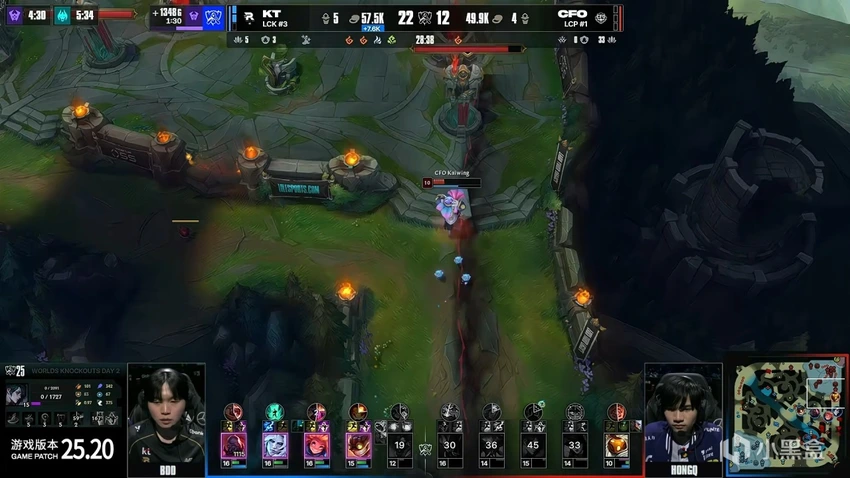Select the dead champion portrait showing 30
The width and height of the screenshot is (850, 478).
coord(450,444)
